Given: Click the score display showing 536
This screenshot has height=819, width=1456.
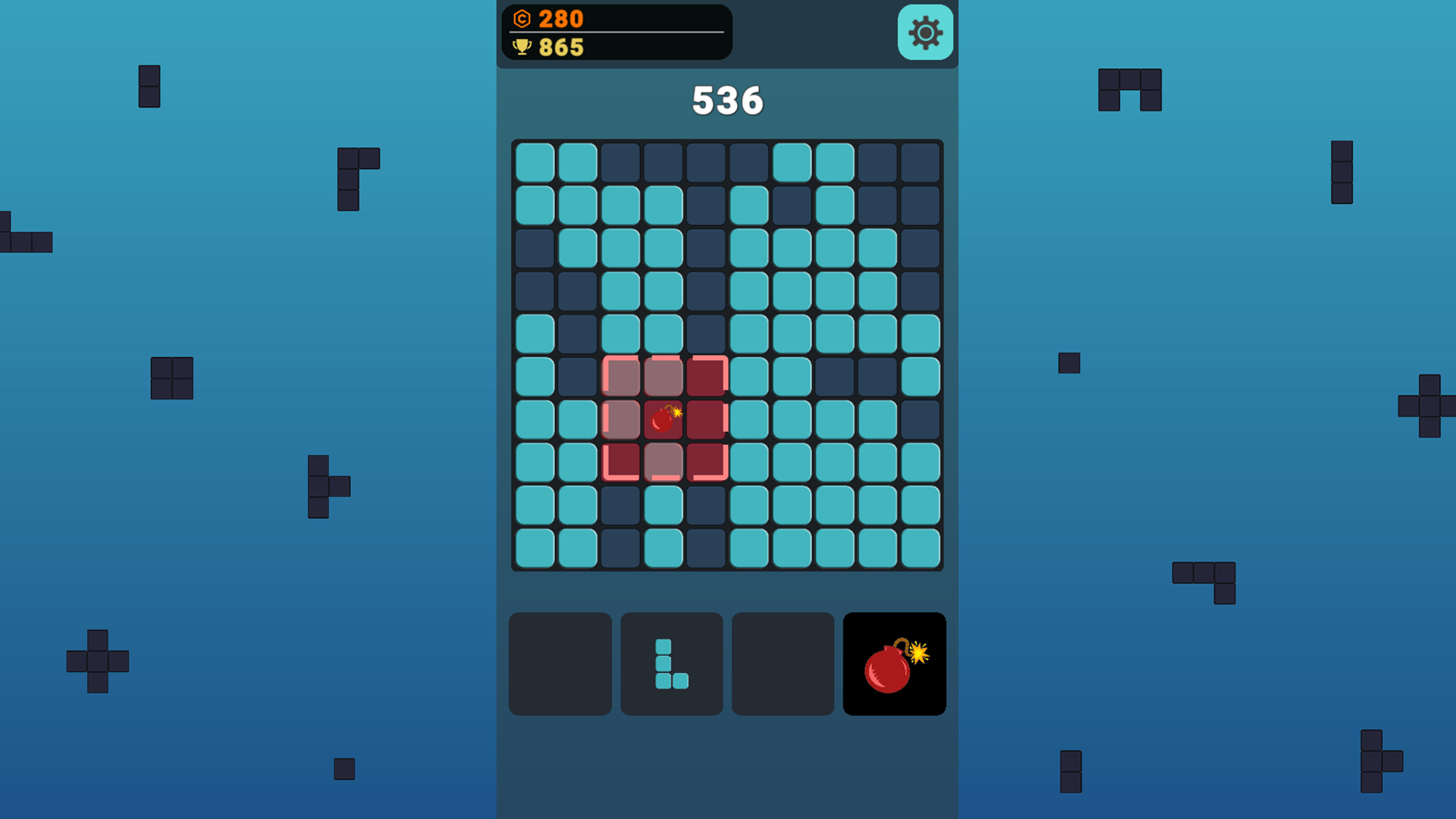Looking at the screenshot, I should click(726, 99).
